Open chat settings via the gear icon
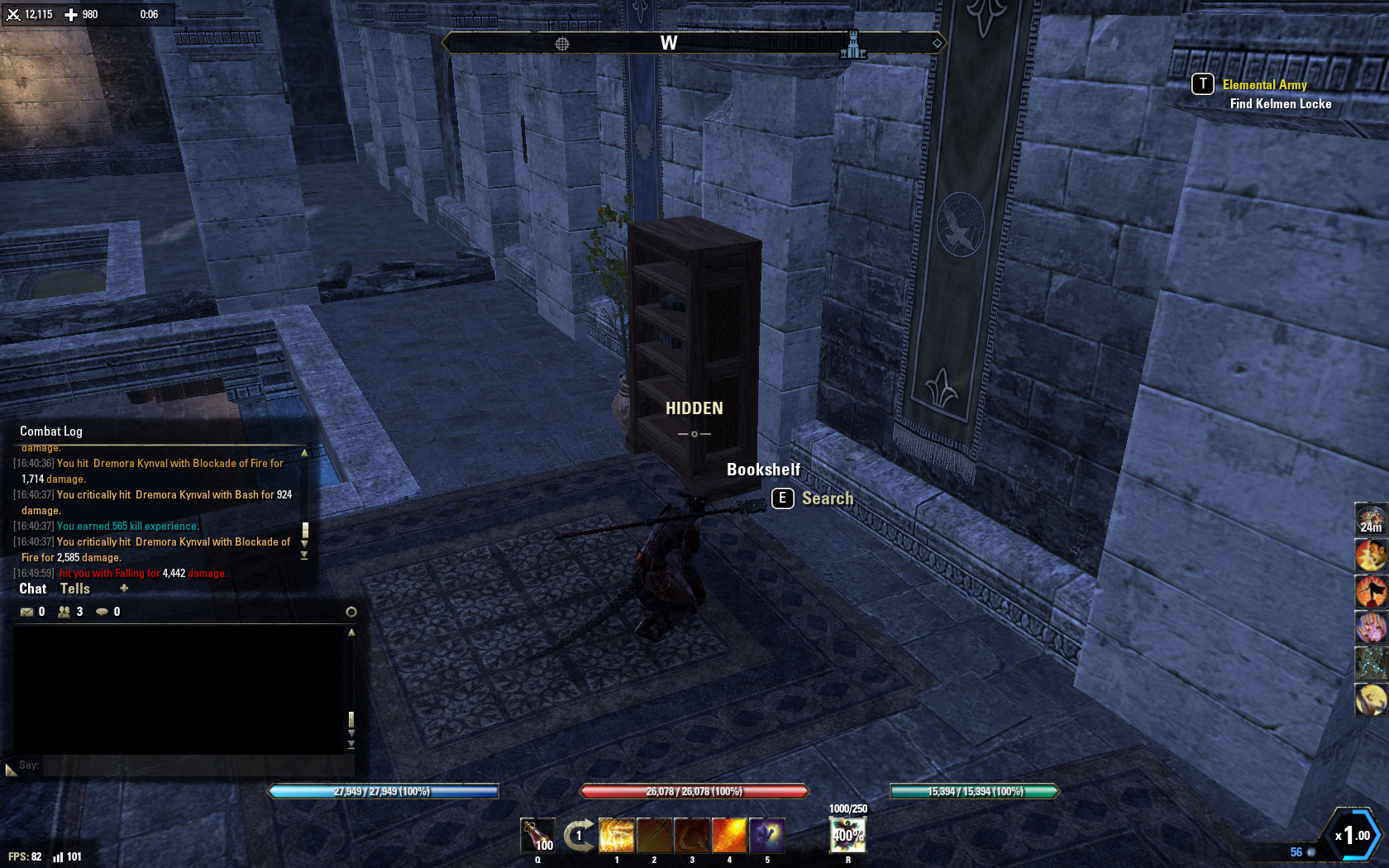This screenshot has height=868, width=1389. point(351,612)
